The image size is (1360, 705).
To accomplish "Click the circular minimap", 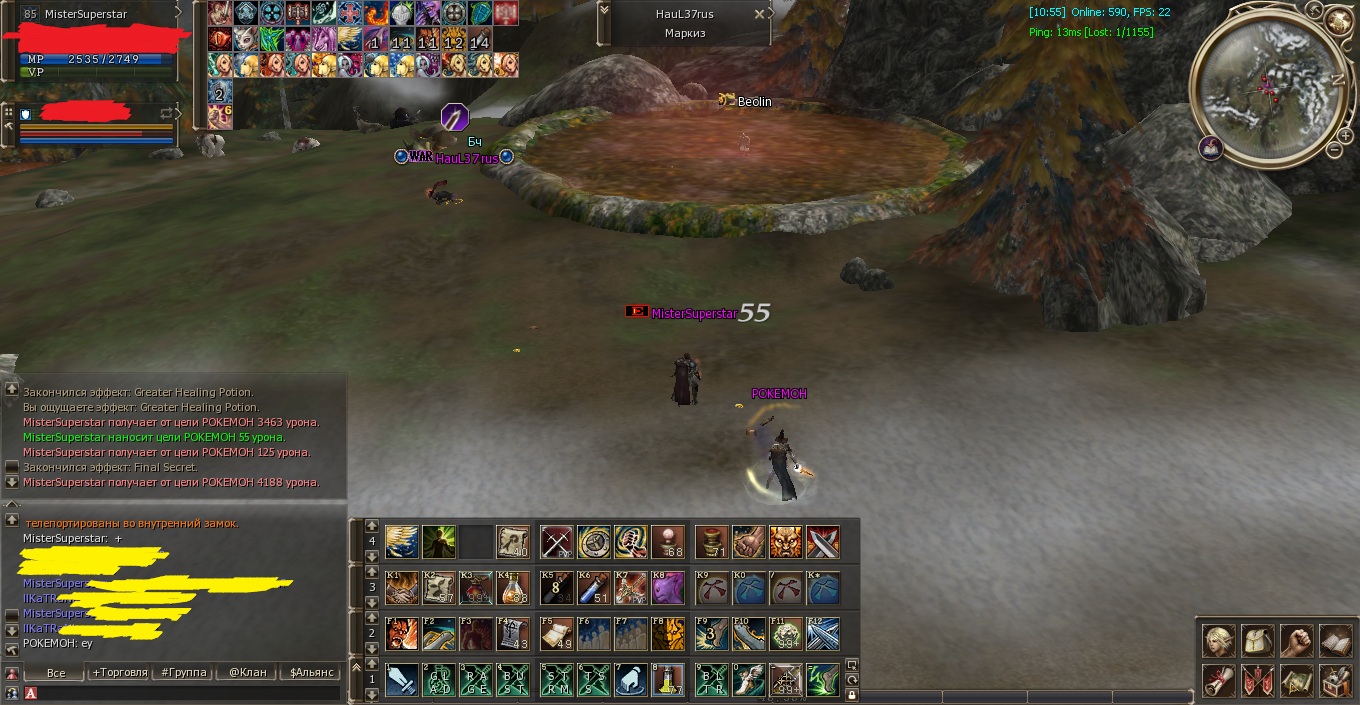I will coord(1267,87).
